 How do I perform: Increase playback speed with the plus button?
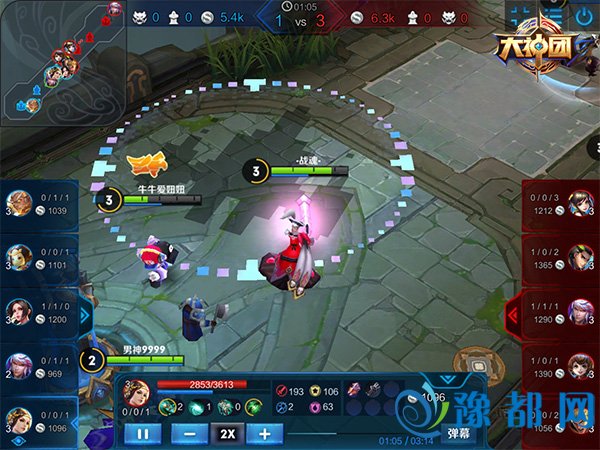click(264, 434)
